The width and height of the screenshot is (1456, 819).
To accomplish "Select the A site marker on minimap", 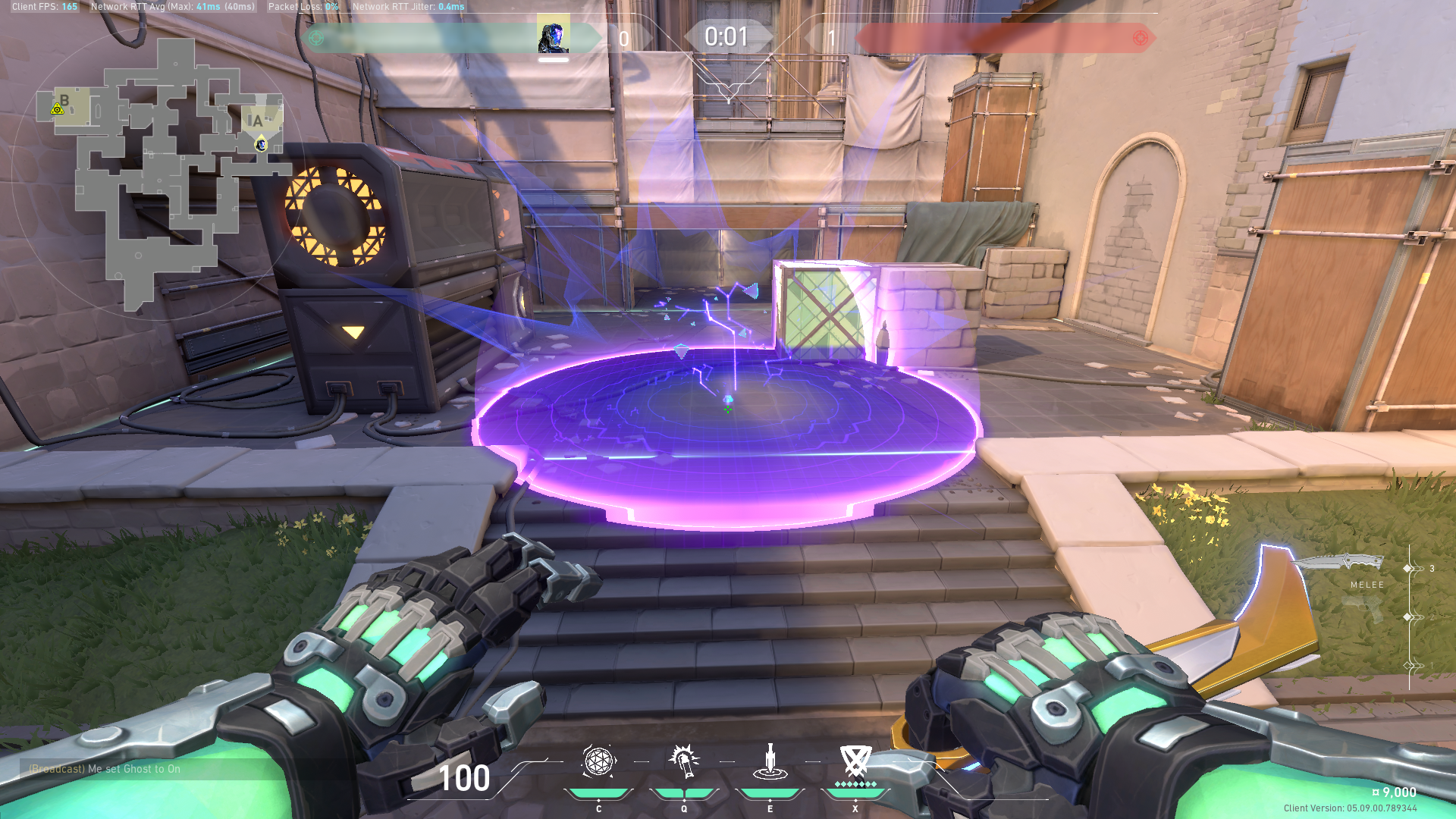I will (256, 121).
